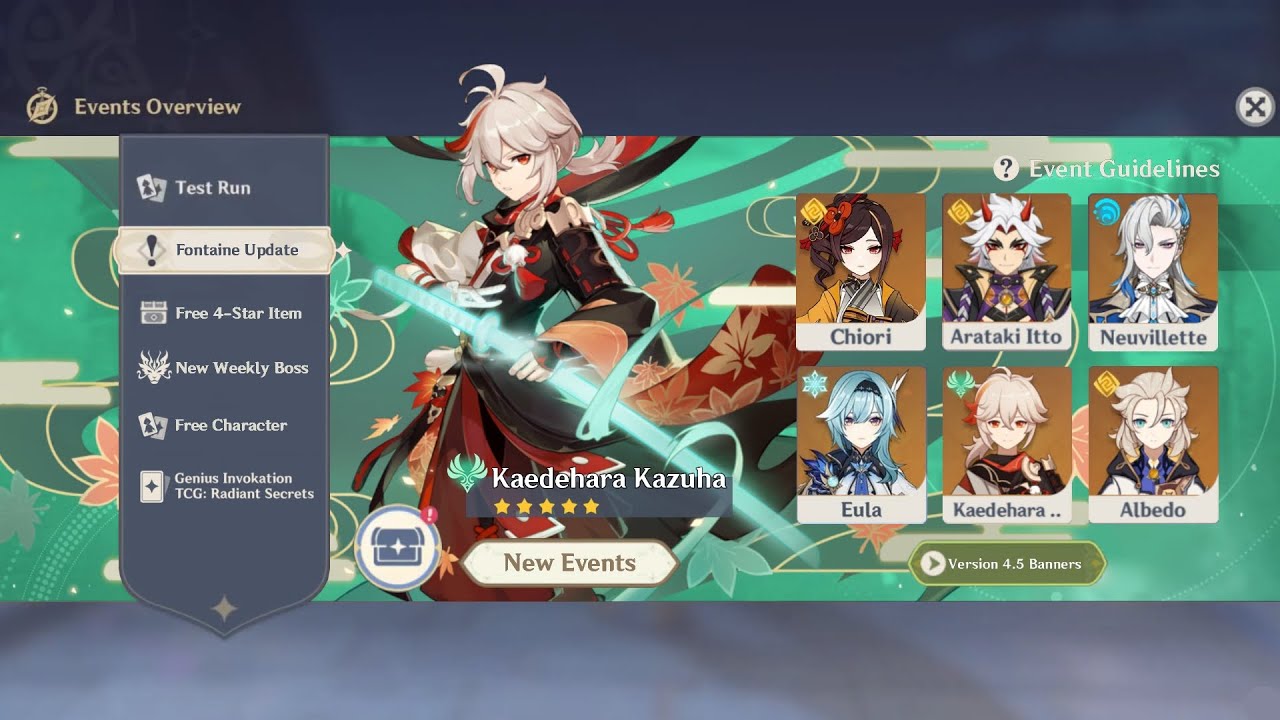Choose the Albedo character card
The height and width of the screenshot is (720, 1280).
(1152, 443)
